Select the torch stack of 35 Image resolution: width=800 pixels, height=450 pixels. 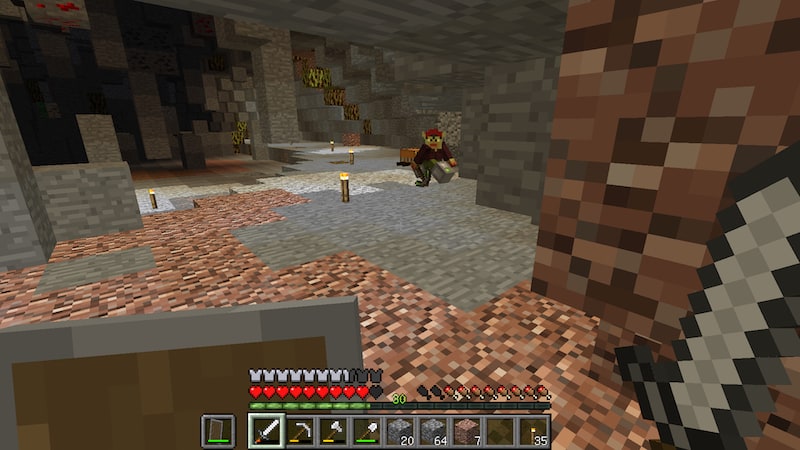[x=534, y=432]
